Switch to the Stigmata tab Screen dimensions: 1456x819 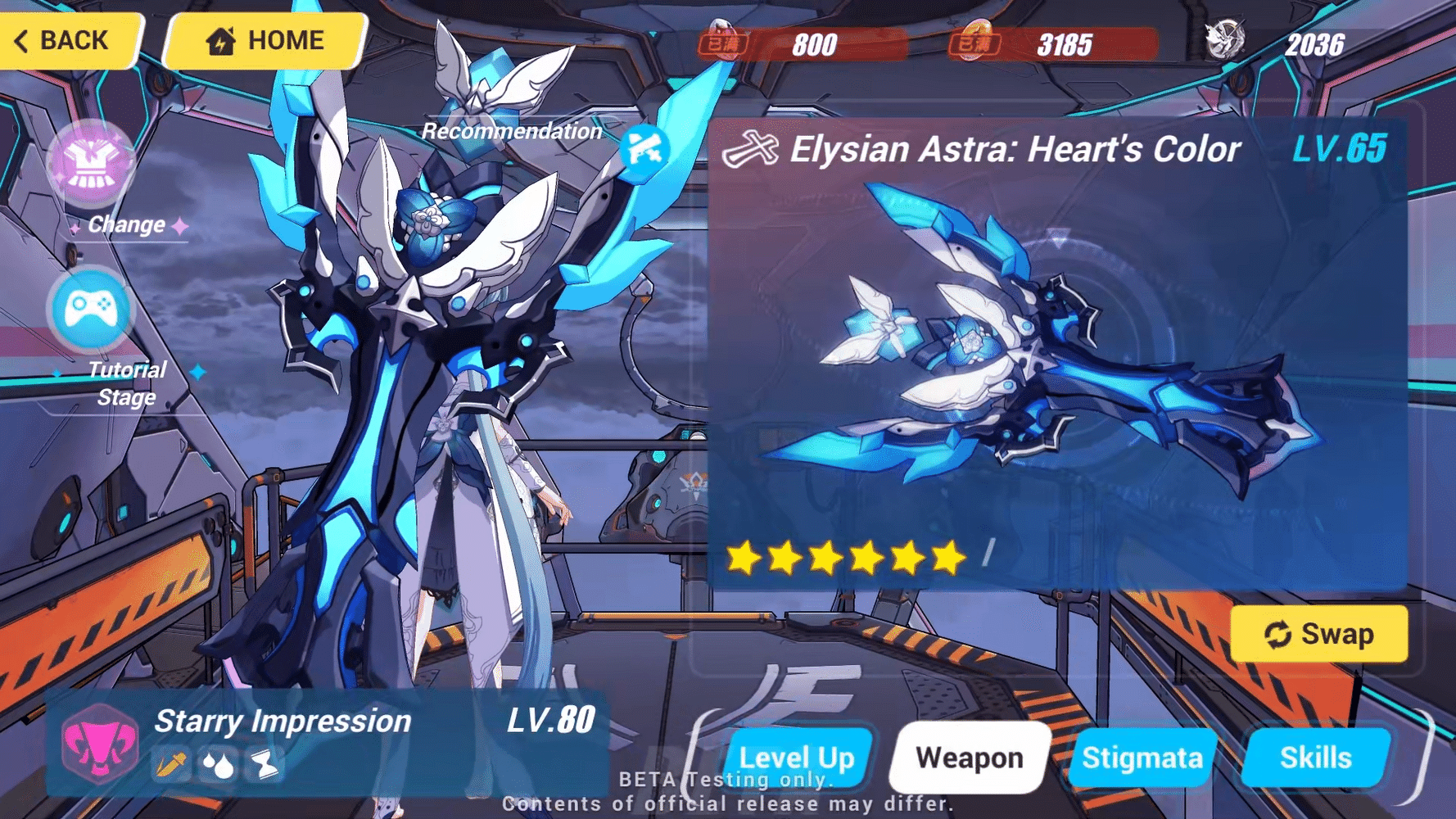tap(1142, 758)
